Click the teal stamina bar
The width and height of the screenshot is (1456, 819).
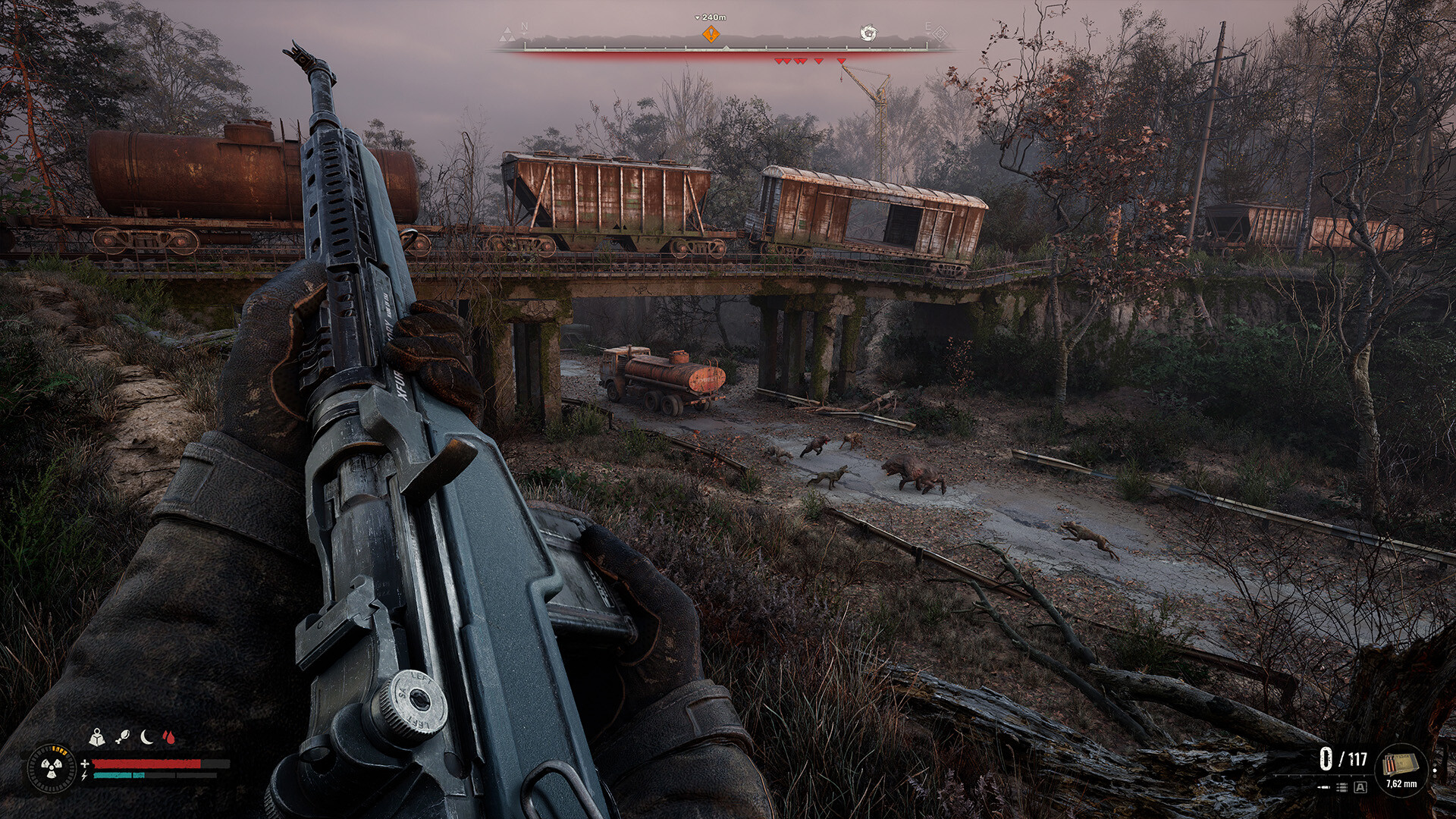[118, 776]
